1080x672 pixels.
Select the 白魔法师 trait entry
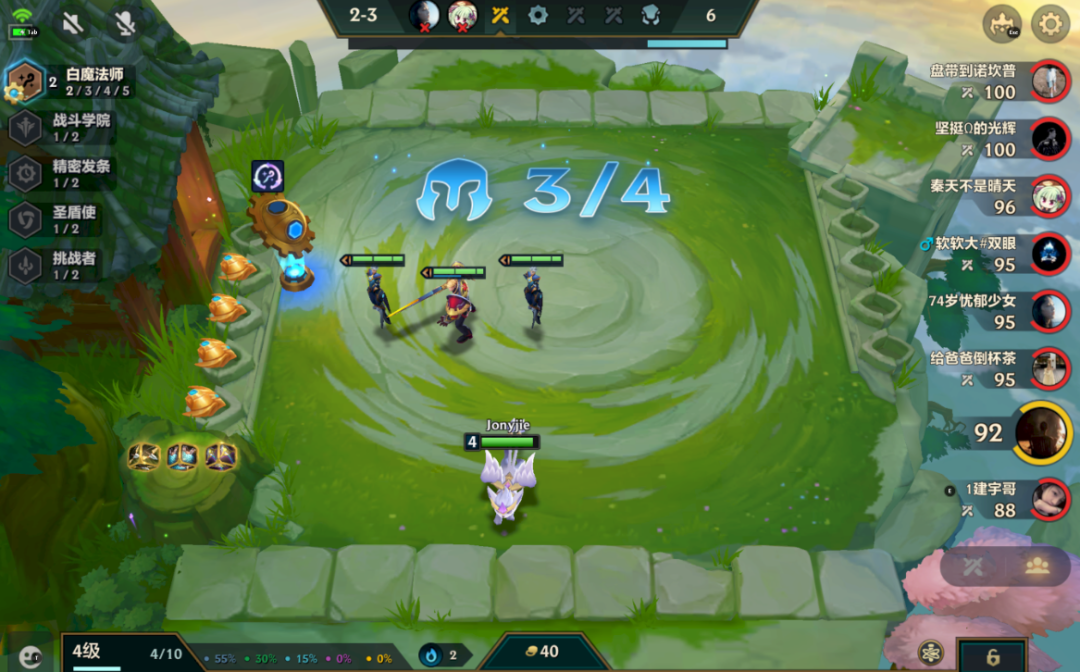(70, 82)
